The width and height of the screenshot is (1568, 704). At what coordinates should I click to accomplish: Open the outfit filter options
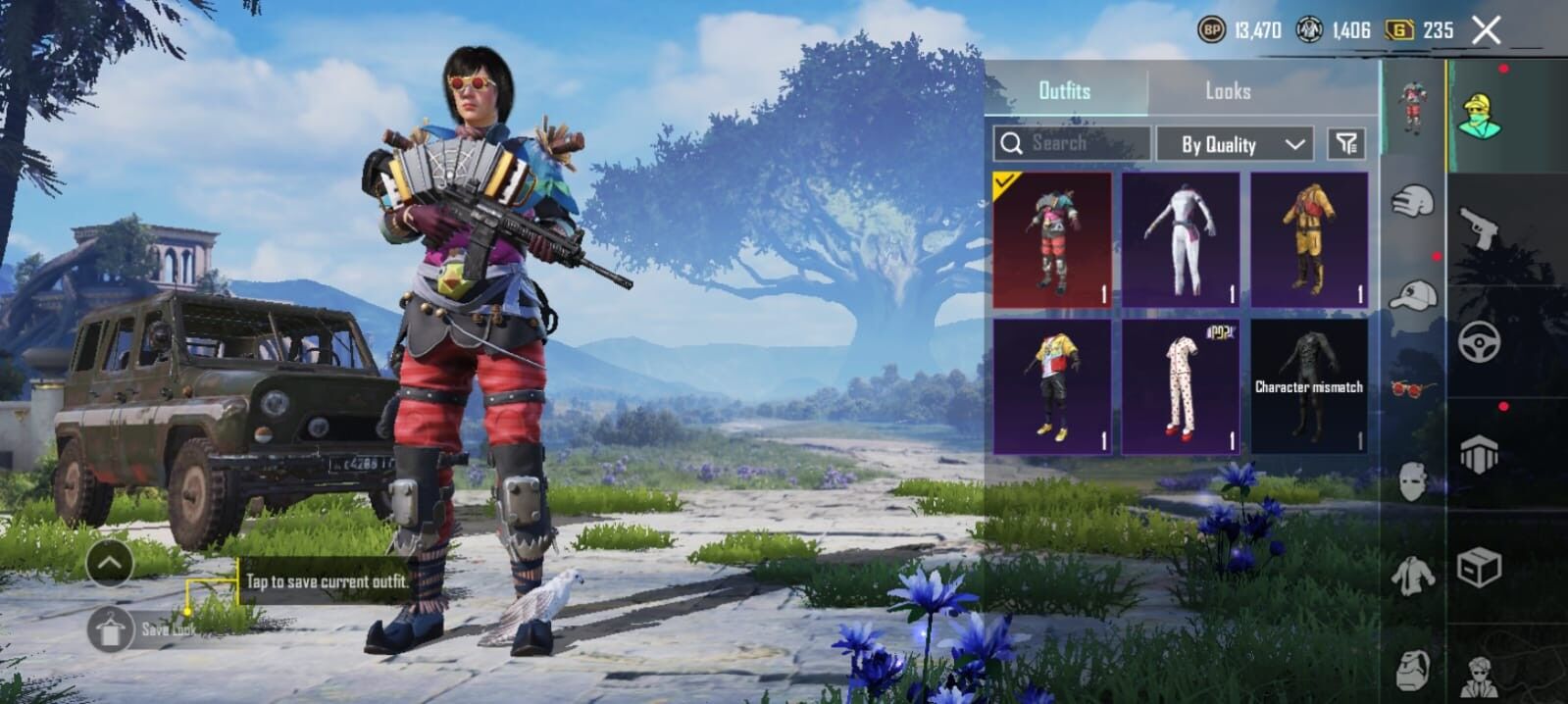1346,144
